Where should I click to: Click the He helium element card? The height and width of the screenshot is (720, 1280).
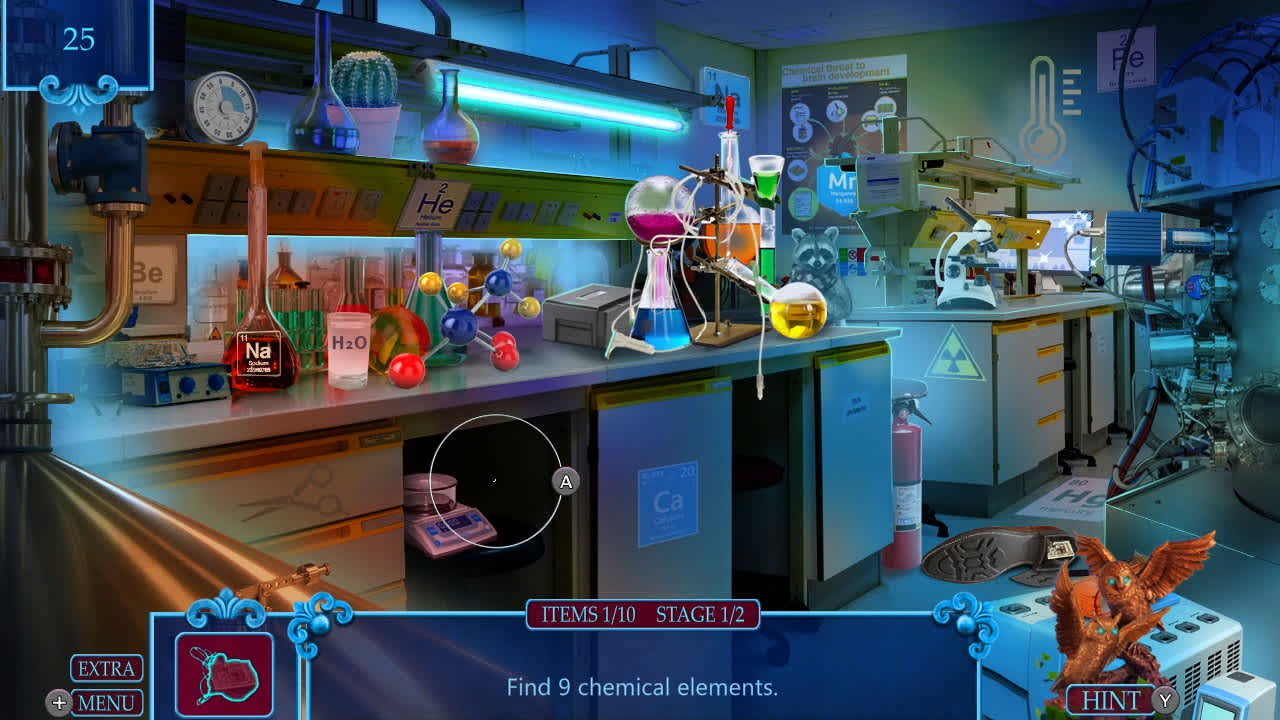(435, 203)
